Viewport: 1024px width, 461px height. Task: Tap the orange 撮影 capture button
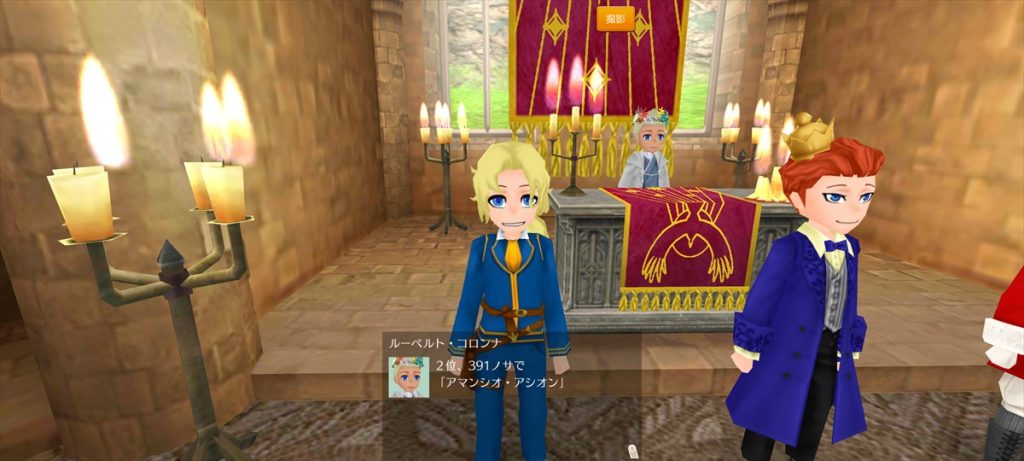point(614,19)
